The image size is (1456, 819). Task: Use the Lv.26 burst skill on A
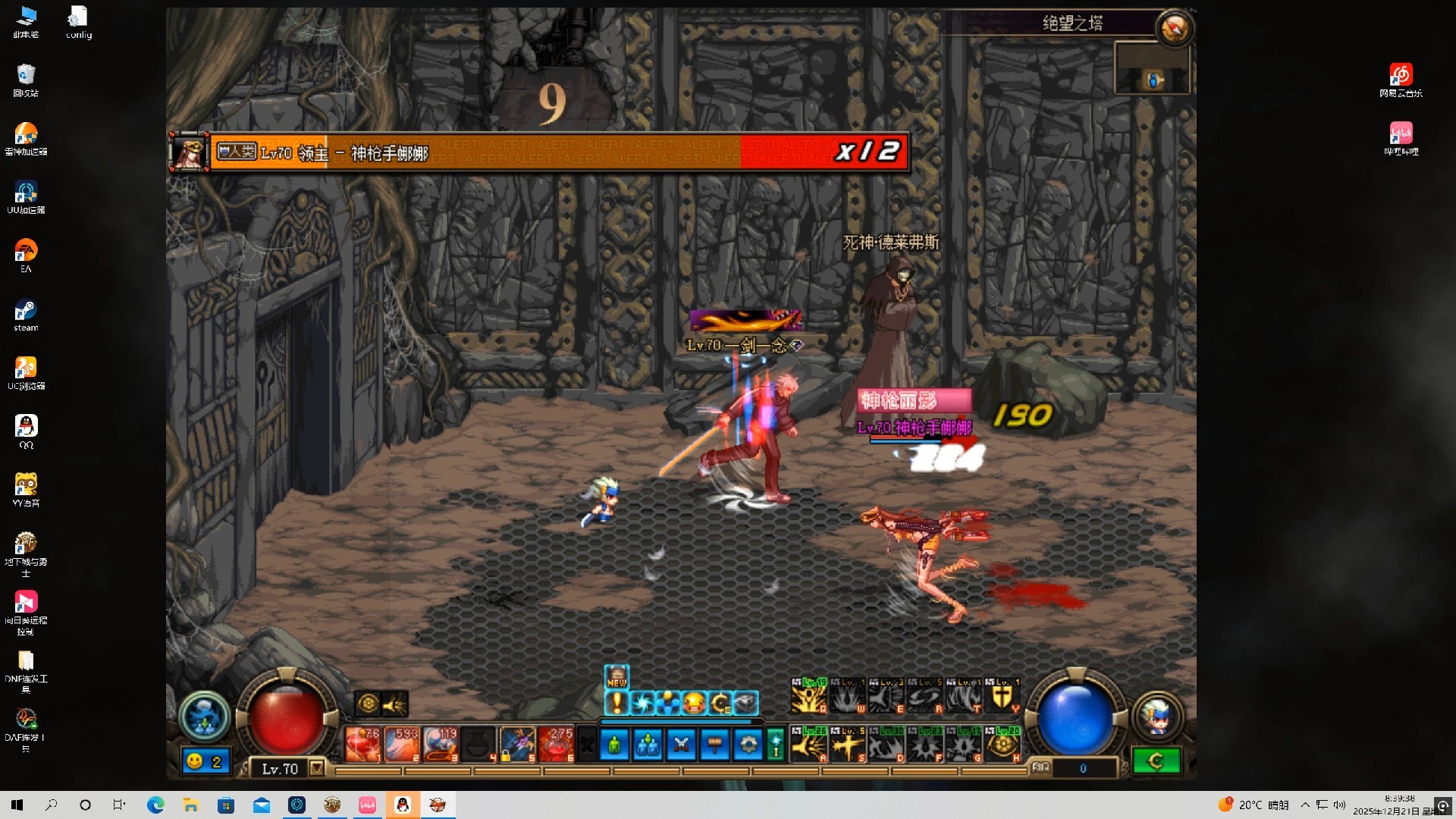tap(808, 744)
